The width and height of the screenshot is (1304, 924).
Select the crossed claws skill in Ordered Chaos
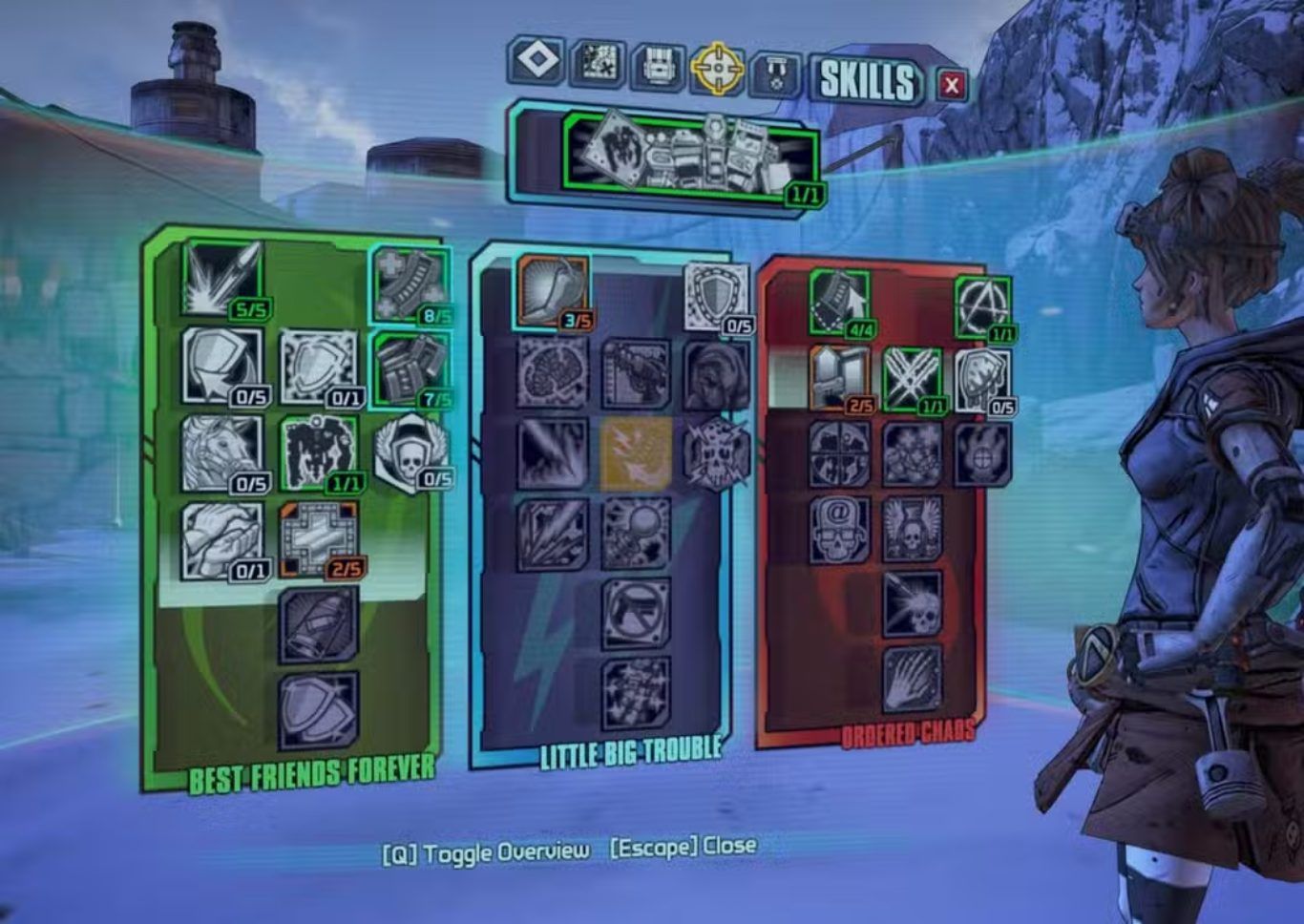[x=913, y=379]
